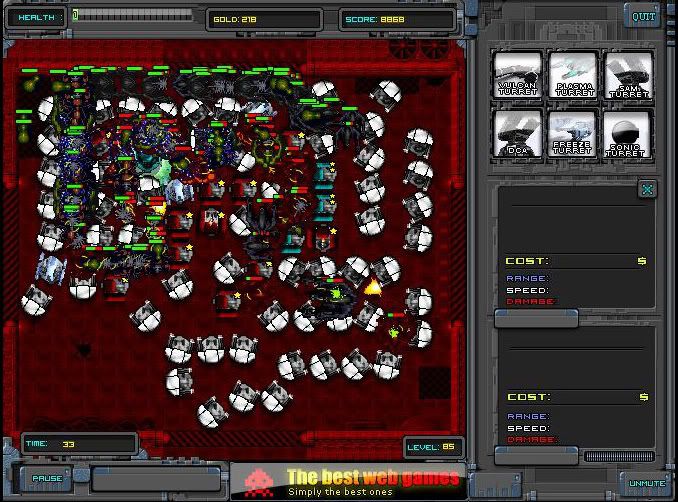Viewport: 678px width, 502px height.
Task: Choose the Freeze Turret
Action: pos(573,134)
